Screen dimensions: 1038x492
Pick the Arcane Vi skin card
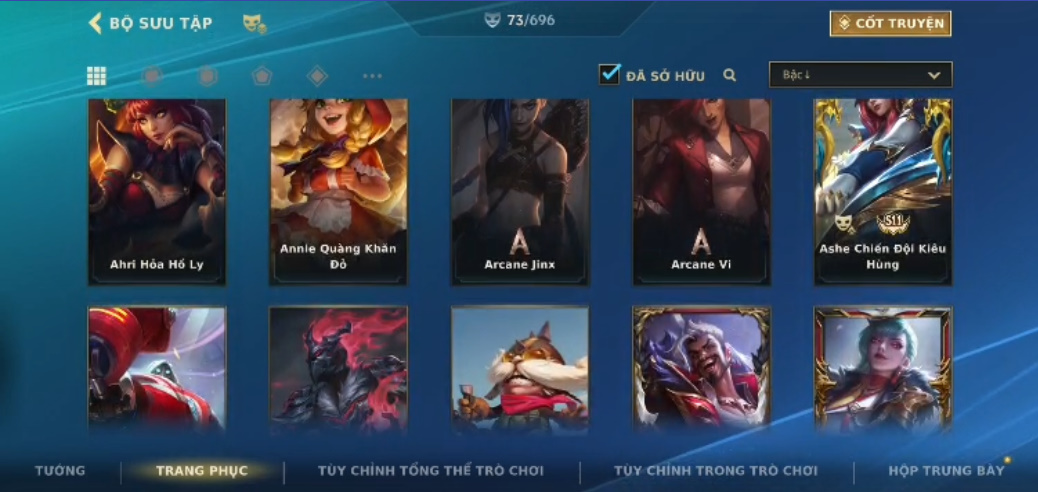(701, 190)
